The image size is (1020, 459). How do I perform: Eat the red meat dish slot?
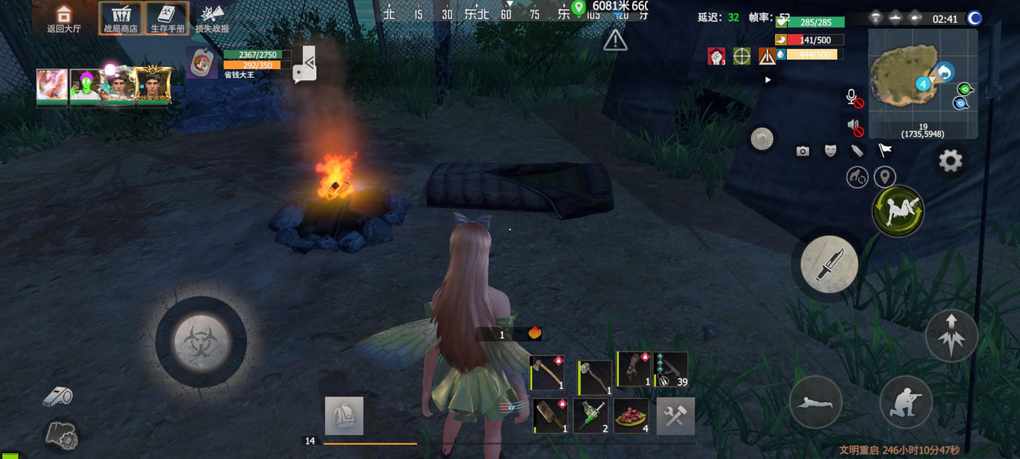pos(632,415)
